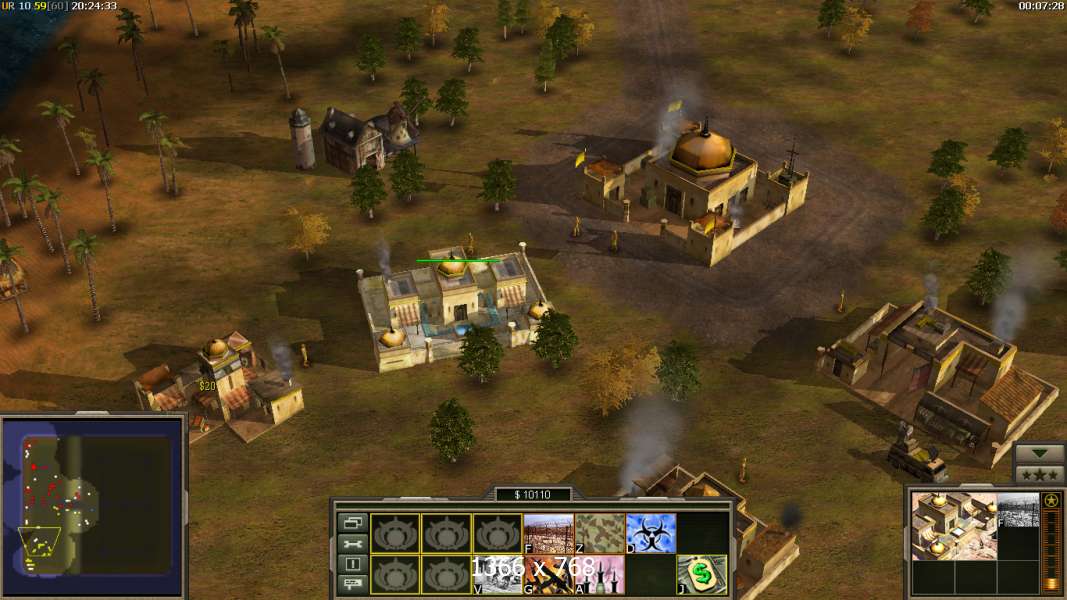Choose the camouflage pattern upgrade icon
This screenshot has height=600, width=1067.
coord(600,533)
